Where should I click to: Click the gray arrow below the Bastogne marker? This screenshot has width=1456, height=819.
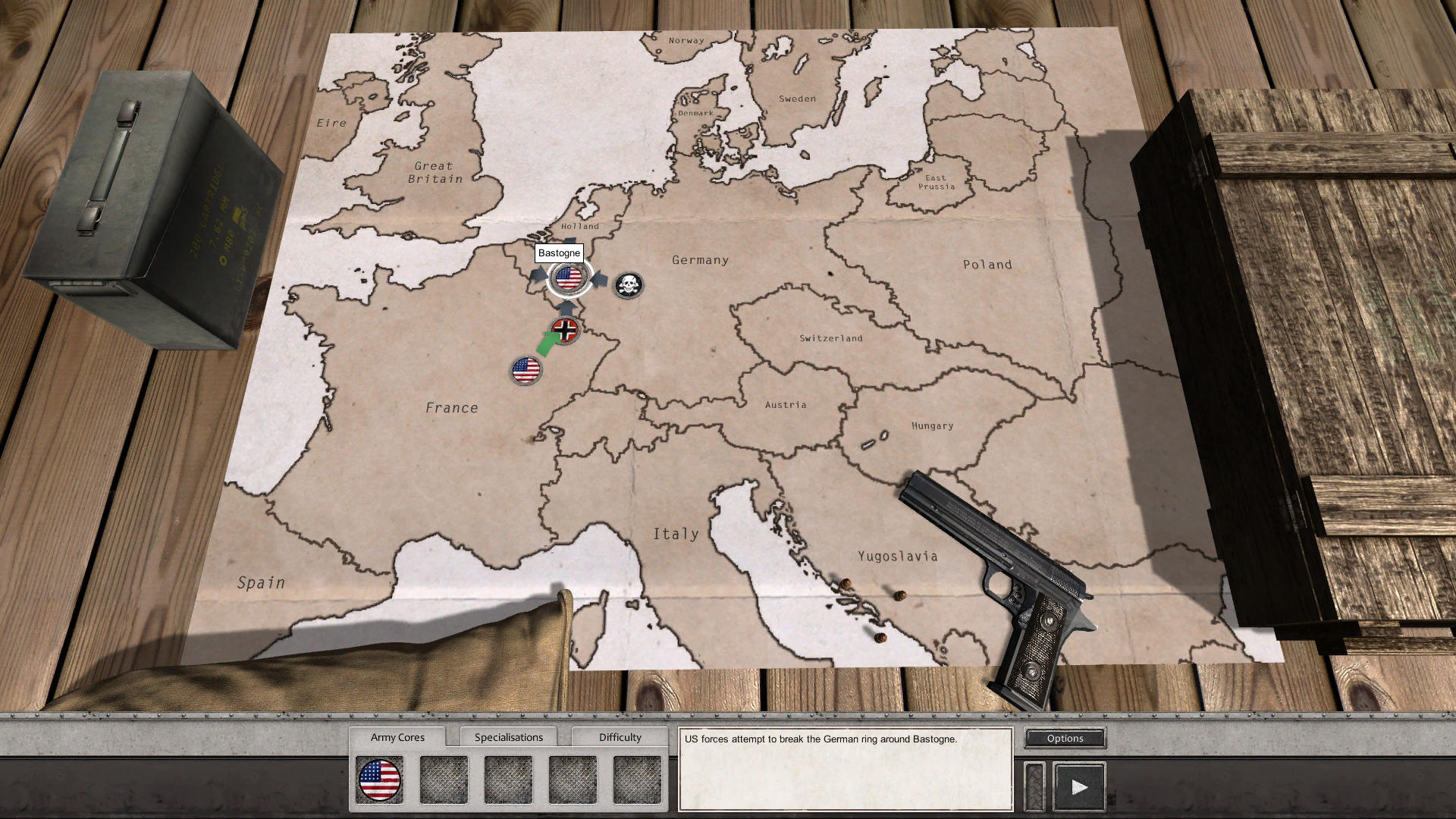point(566,308)
